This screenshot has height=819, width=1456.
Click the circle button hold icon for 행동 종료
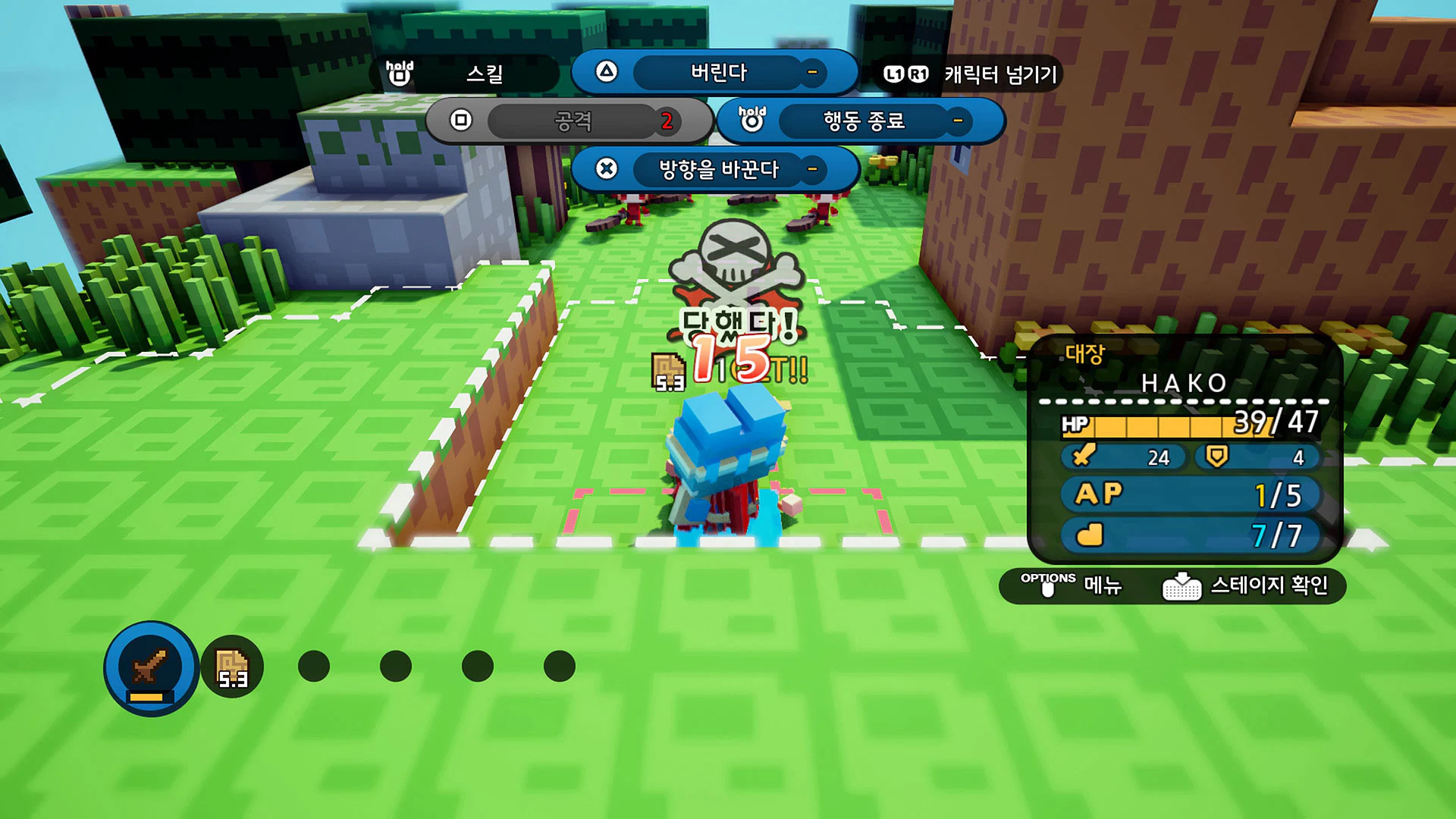point(751,121)
